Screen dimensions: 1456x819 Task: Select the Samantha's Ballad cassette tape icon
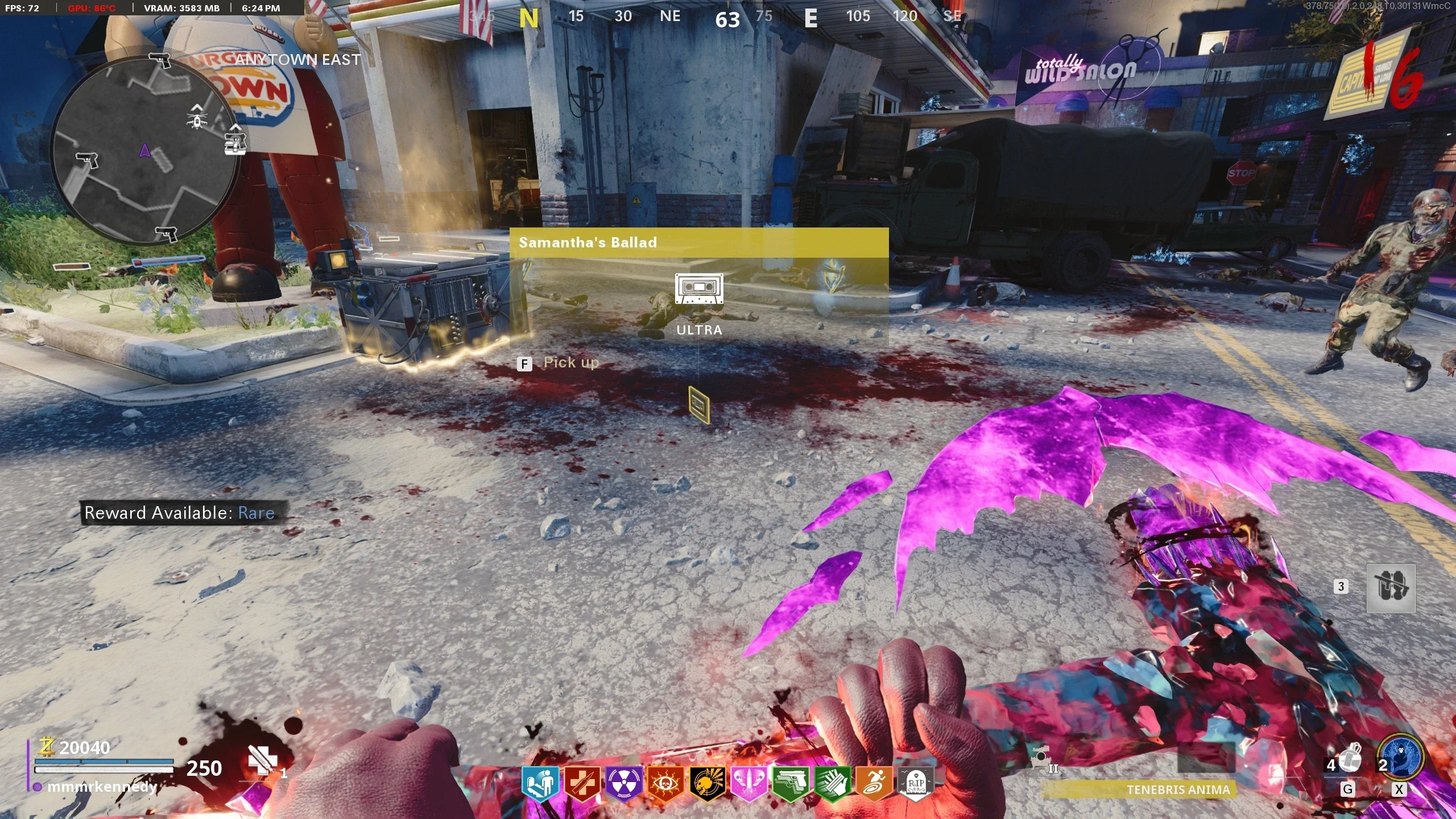click(699, 289)
